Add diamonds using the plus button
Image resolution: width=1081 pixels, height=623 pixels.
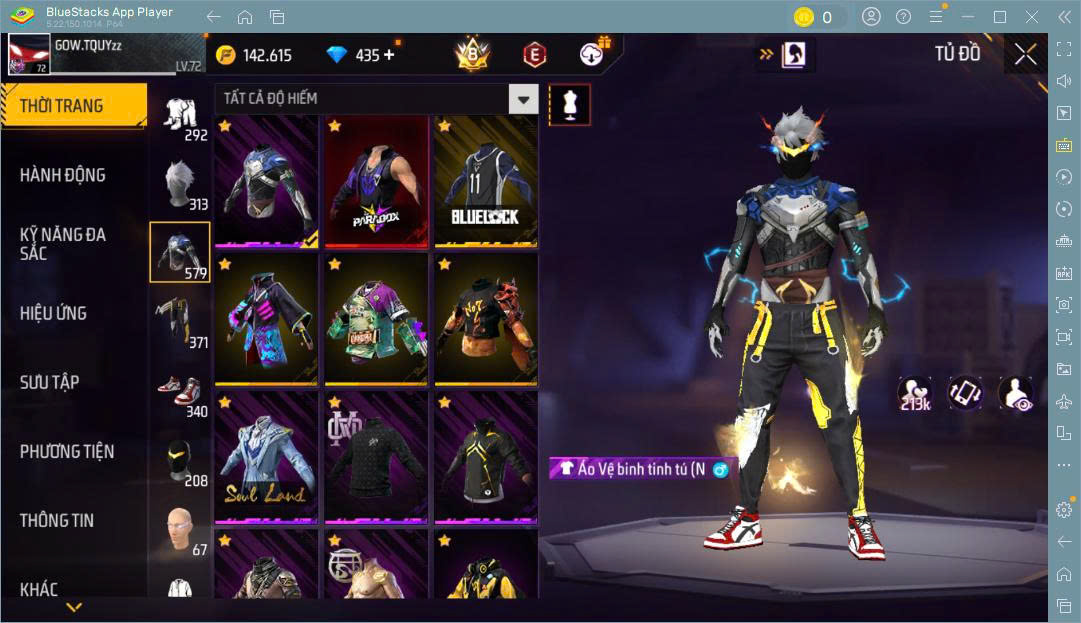(389, 55)
